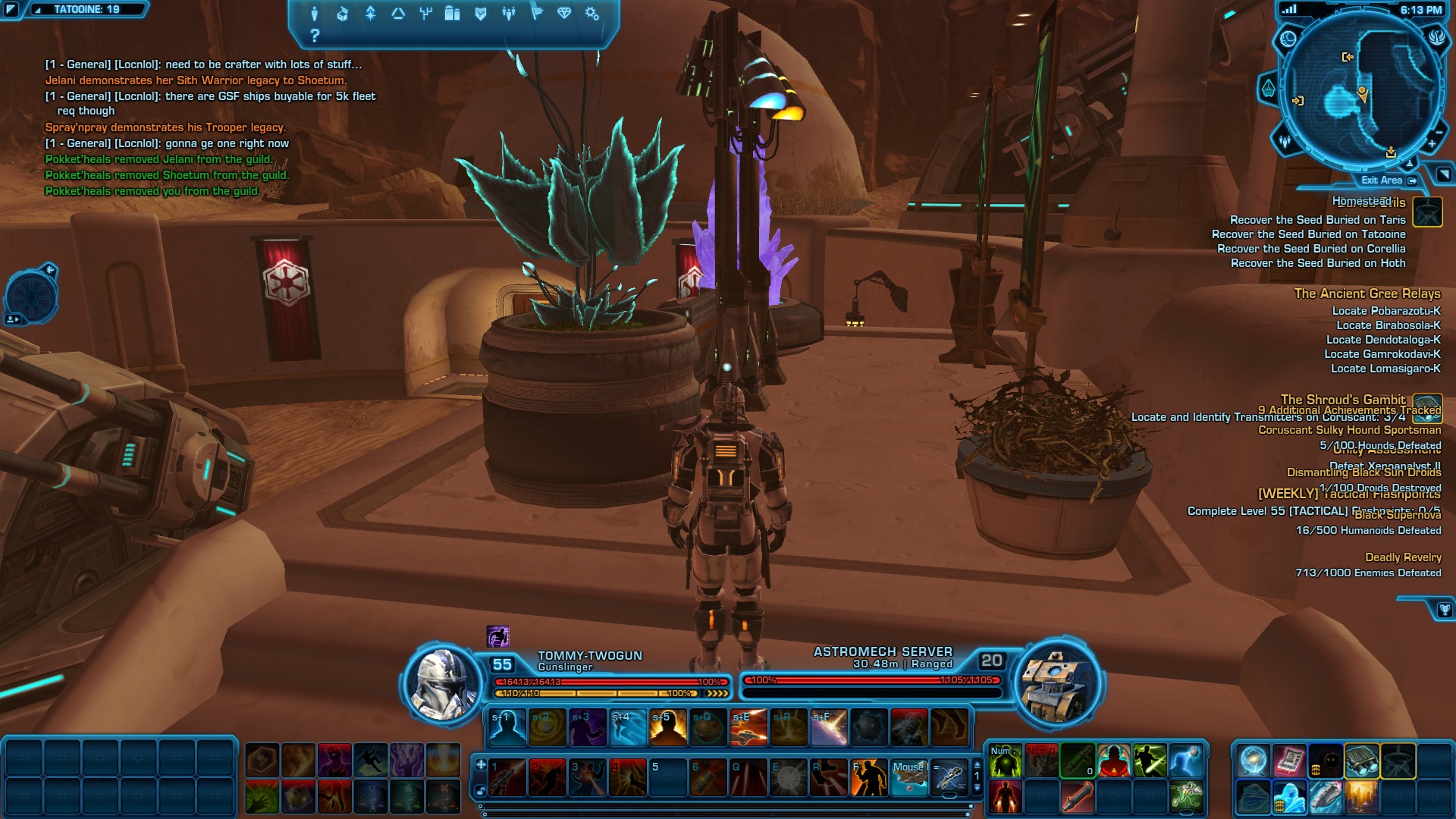Use the macrobinoculars item
Screen dimensions: 1456x819
pos(1362,761)
